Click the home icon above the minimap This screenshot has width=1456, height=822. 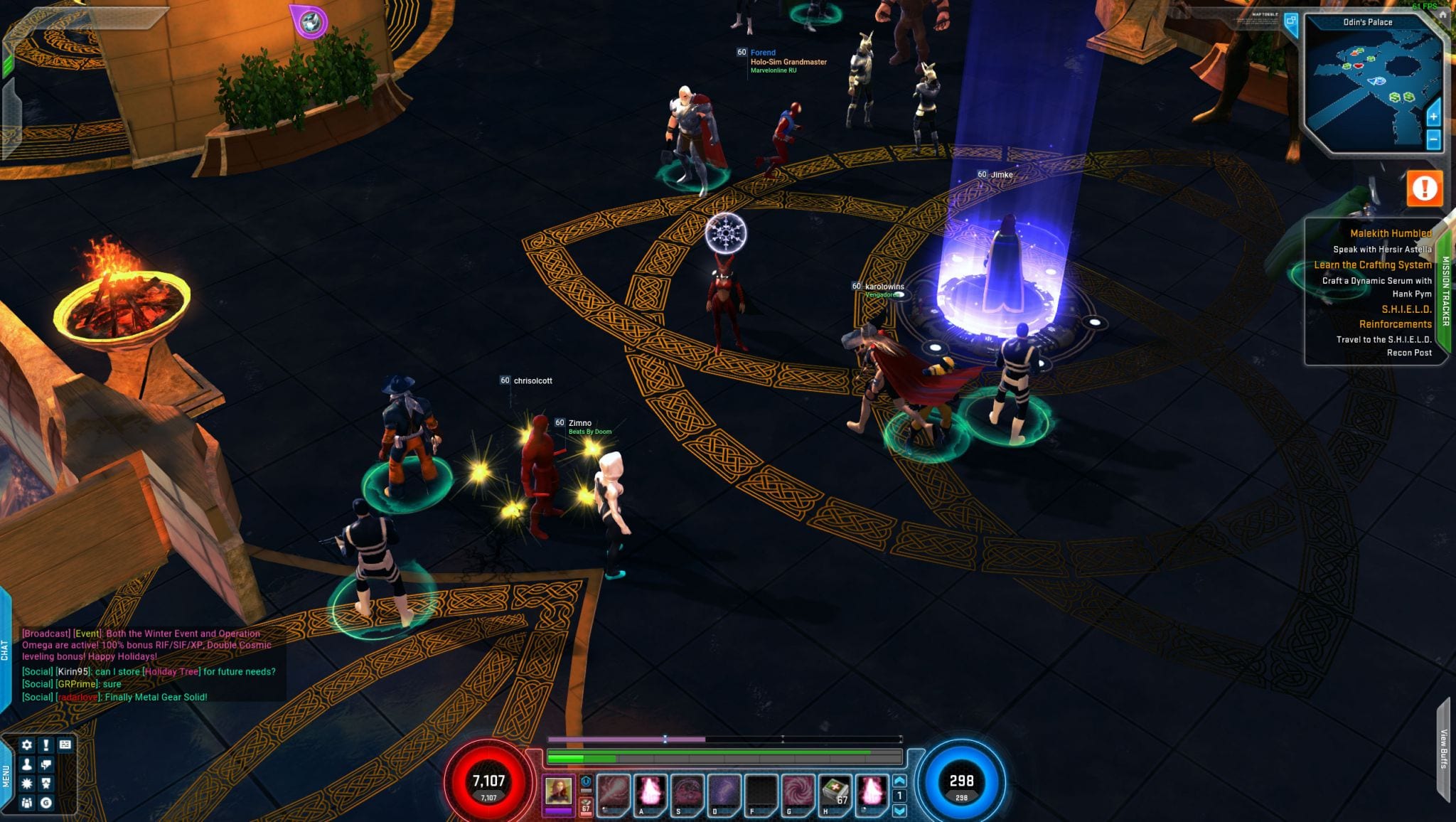coord(1443,16)
